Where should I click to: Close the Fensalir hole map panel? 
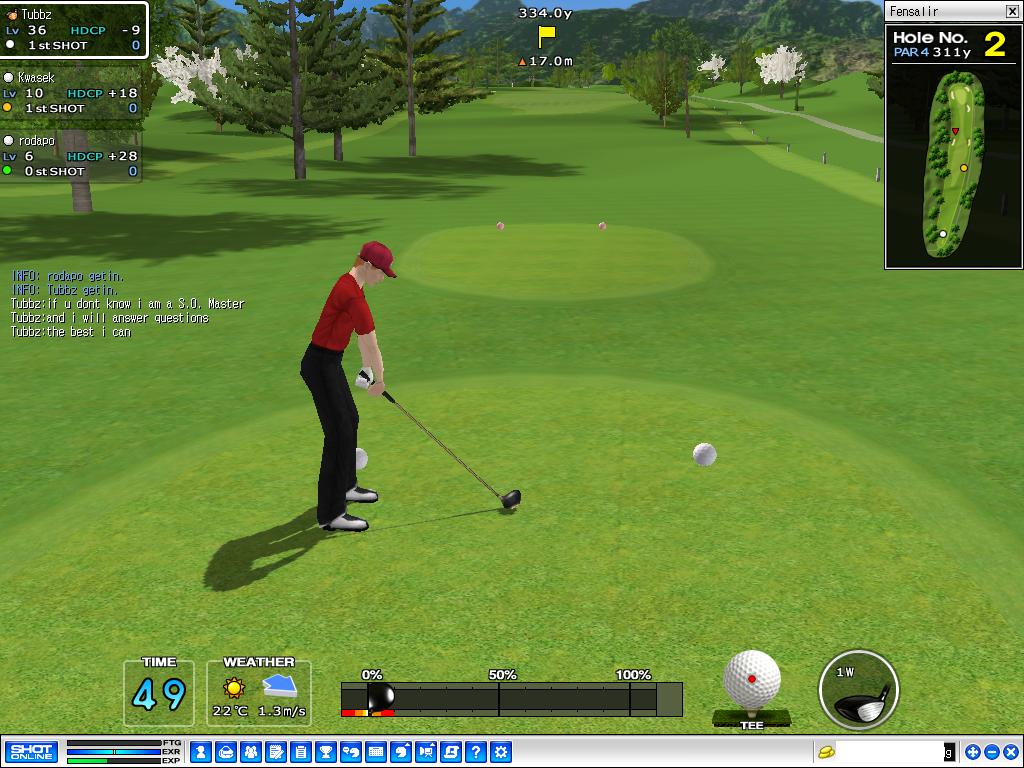click(1011, 11)
